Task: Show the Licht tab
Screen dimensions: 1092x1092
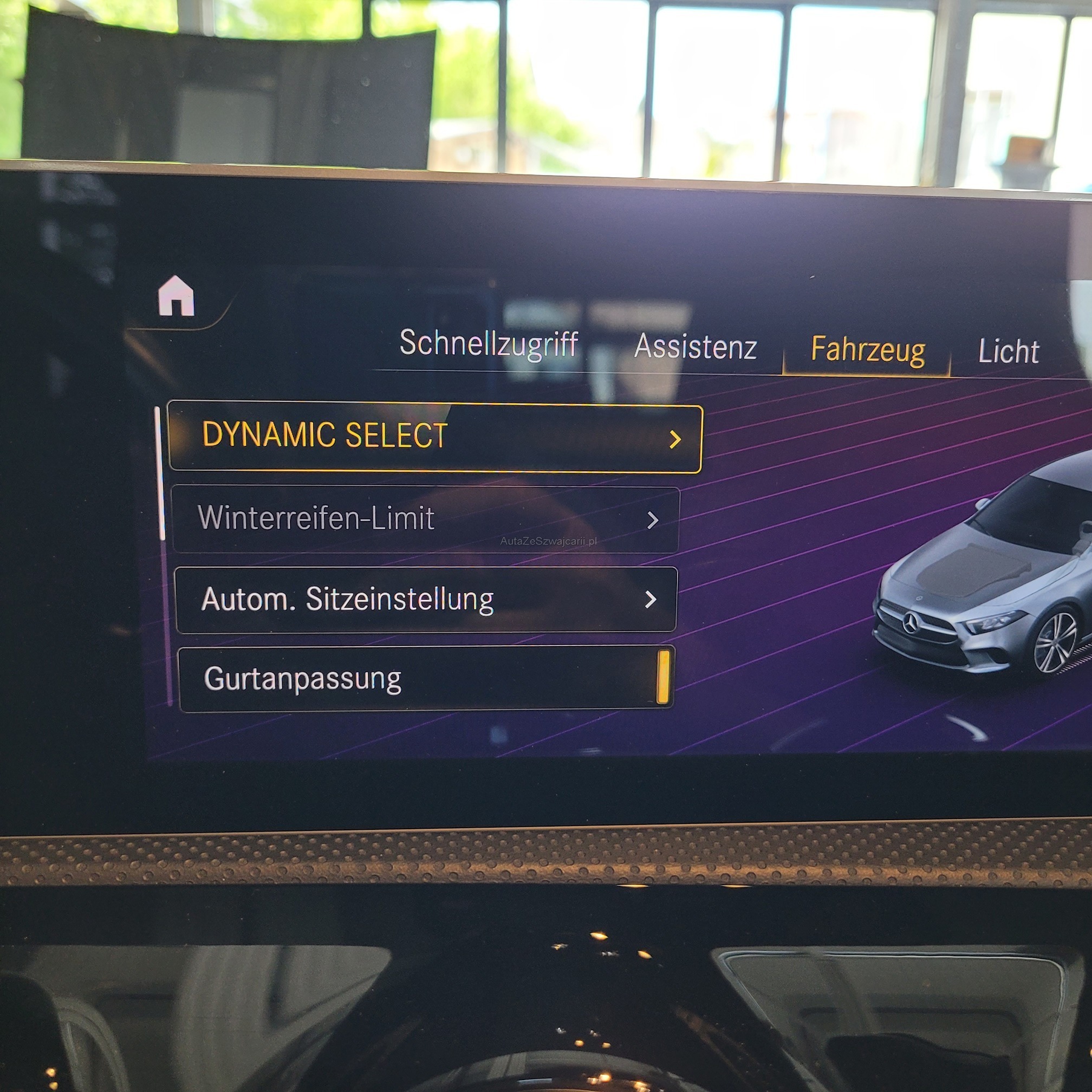Action: point(1008,352)
